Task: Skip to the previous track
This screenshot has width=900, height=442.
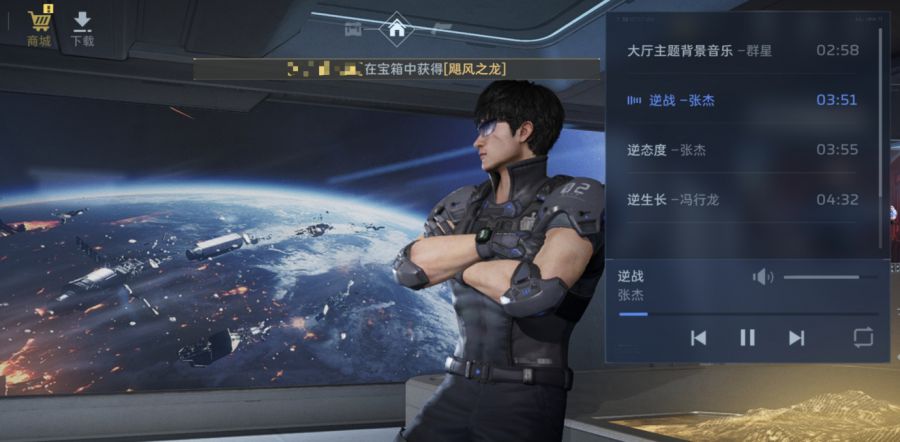Action: 698,338
